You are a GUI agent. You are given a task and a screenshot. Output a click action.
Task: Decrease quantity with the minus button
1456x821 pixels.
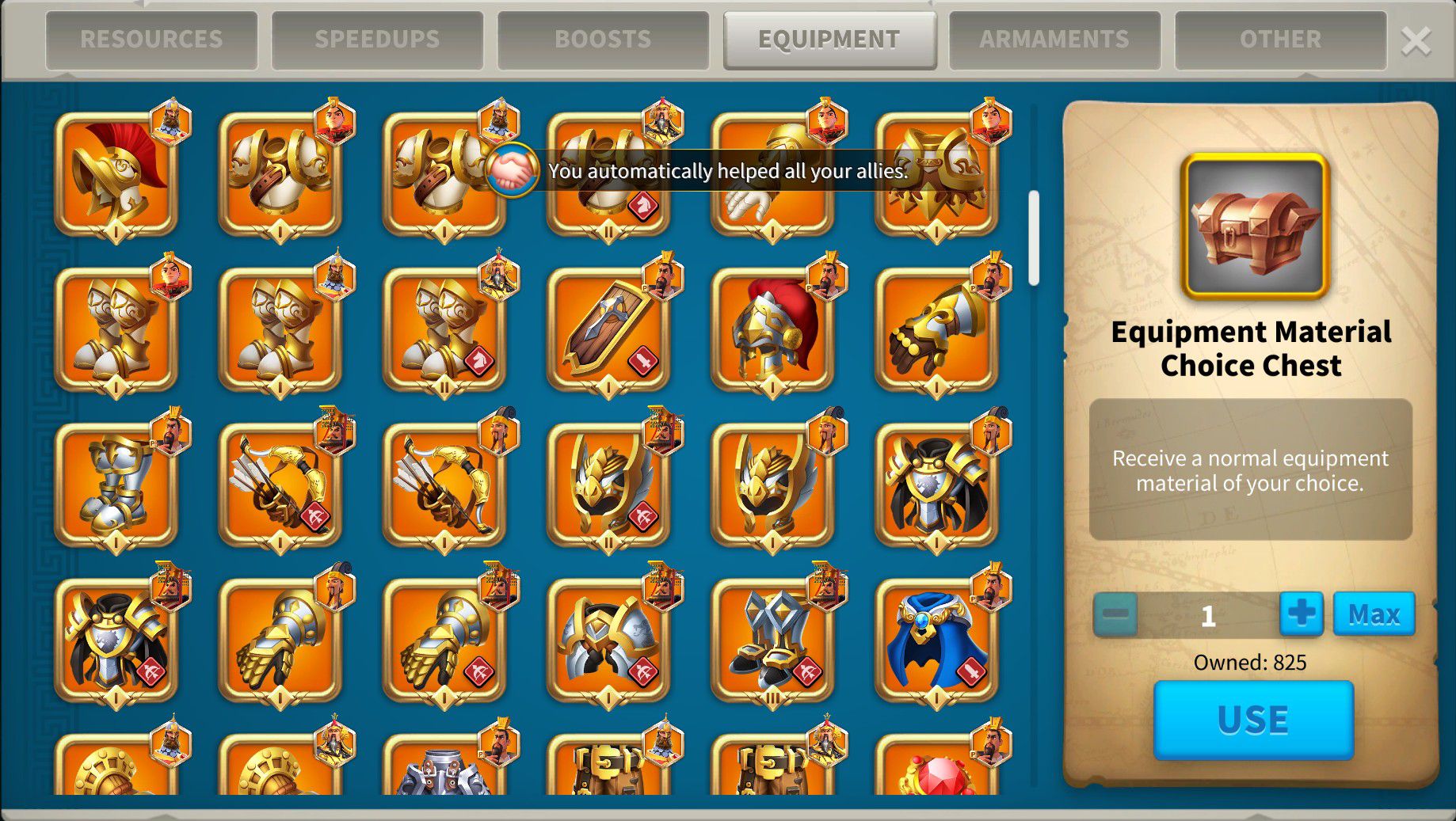coord(1115,614)
